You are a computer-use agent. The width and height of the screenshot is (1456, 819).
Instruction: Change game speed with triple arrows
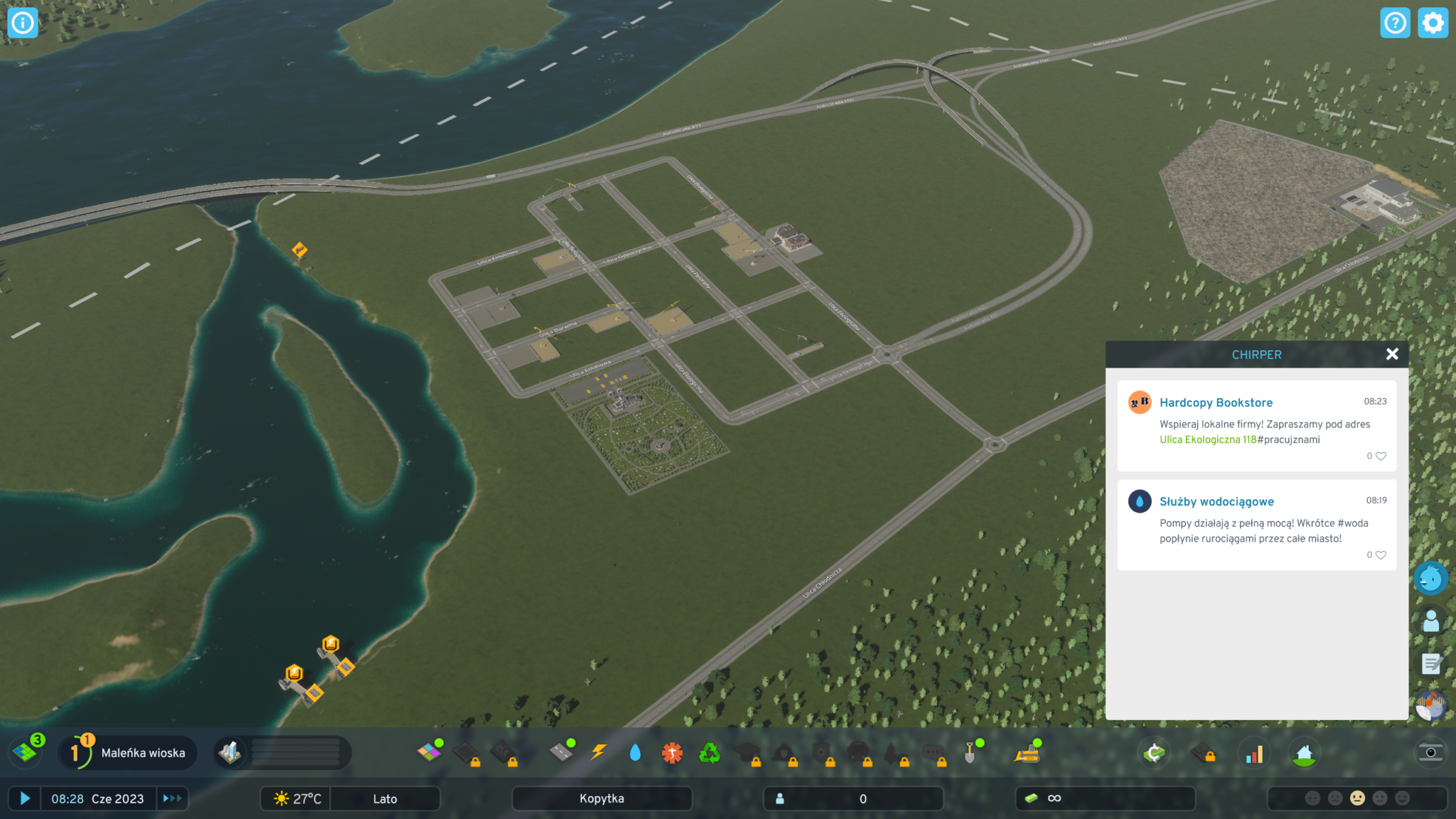[172, 798]
